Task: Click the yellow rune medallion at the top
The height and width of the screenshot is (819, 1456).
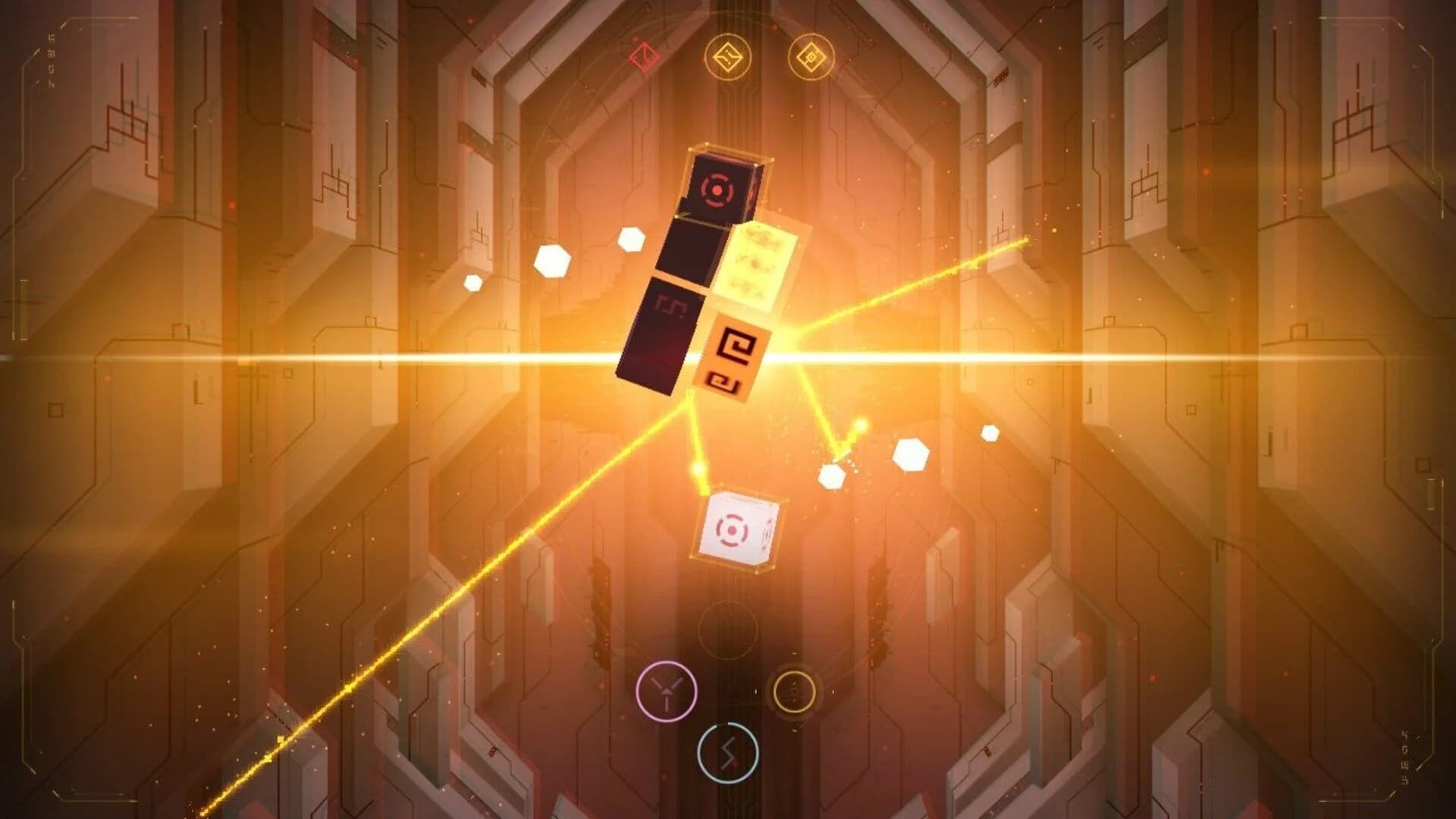Action: click(728, 55)
